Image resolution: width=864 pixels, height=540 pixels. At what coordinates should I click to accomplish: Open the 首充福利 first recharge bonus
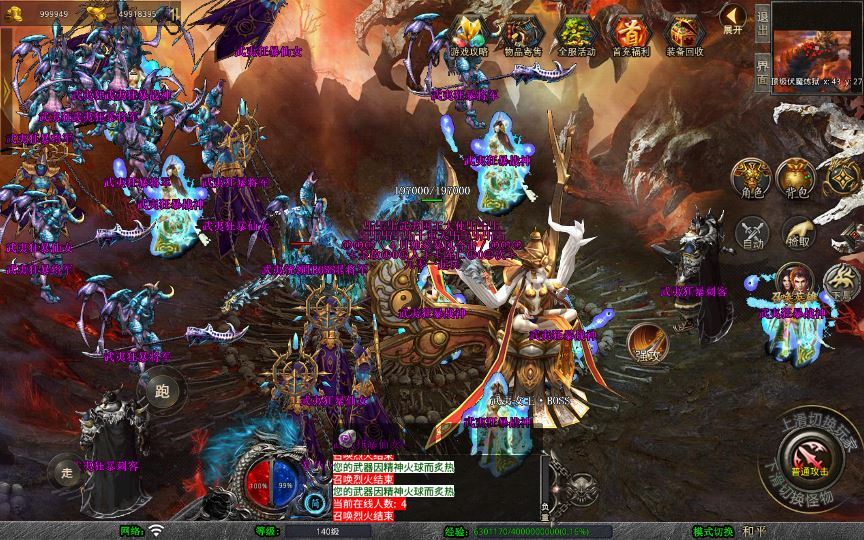629,36
